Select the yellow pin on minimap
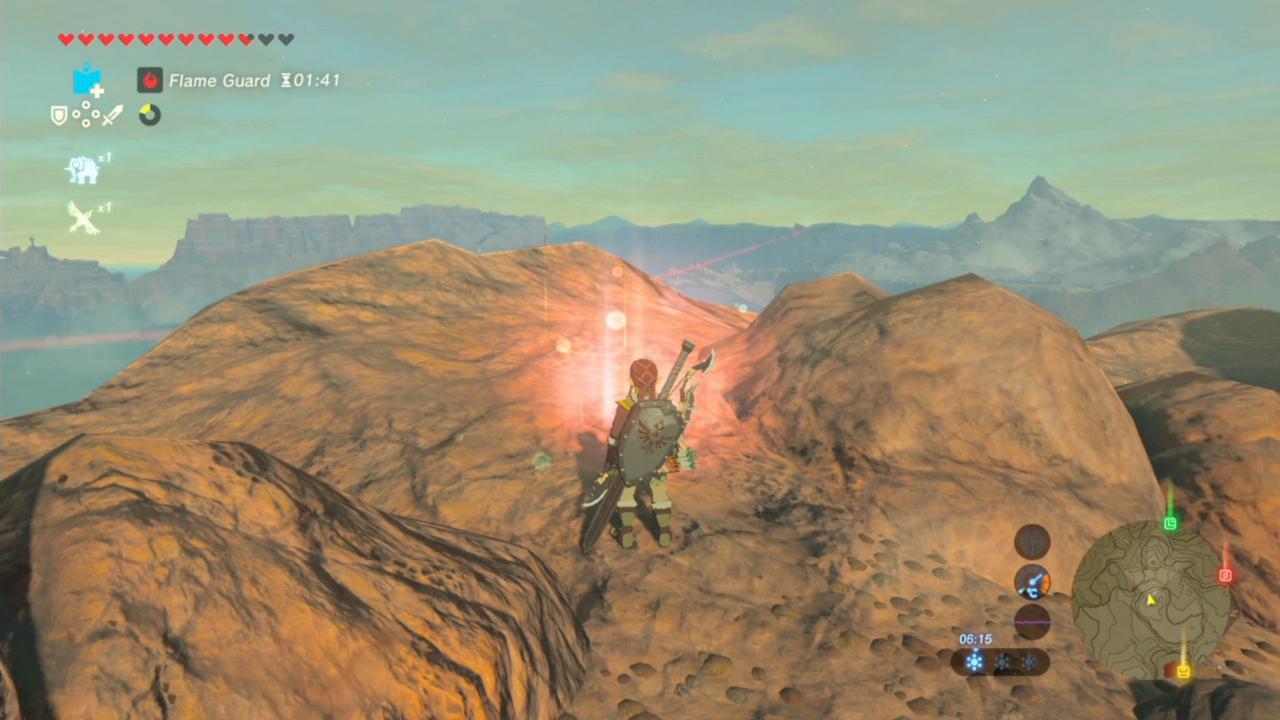 1183,671
